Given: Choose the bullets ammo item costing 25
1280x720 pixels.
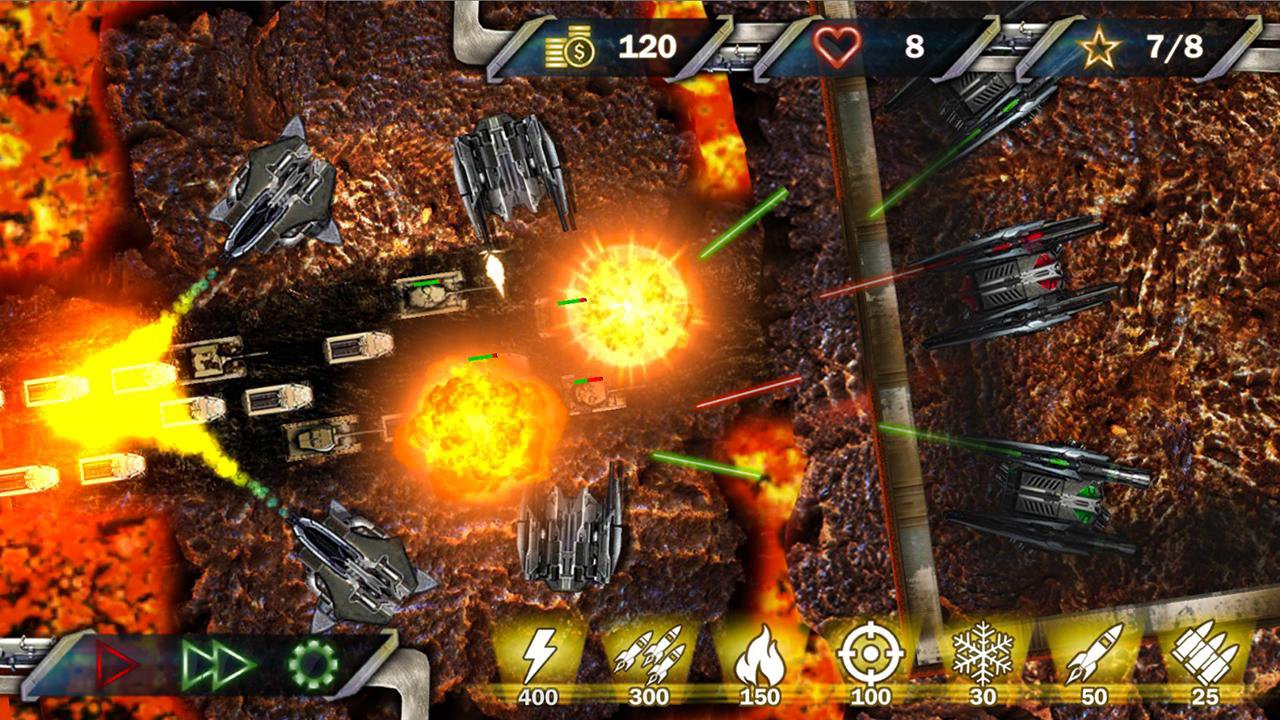Looking at the screenshot, I should pos(1204,655).
